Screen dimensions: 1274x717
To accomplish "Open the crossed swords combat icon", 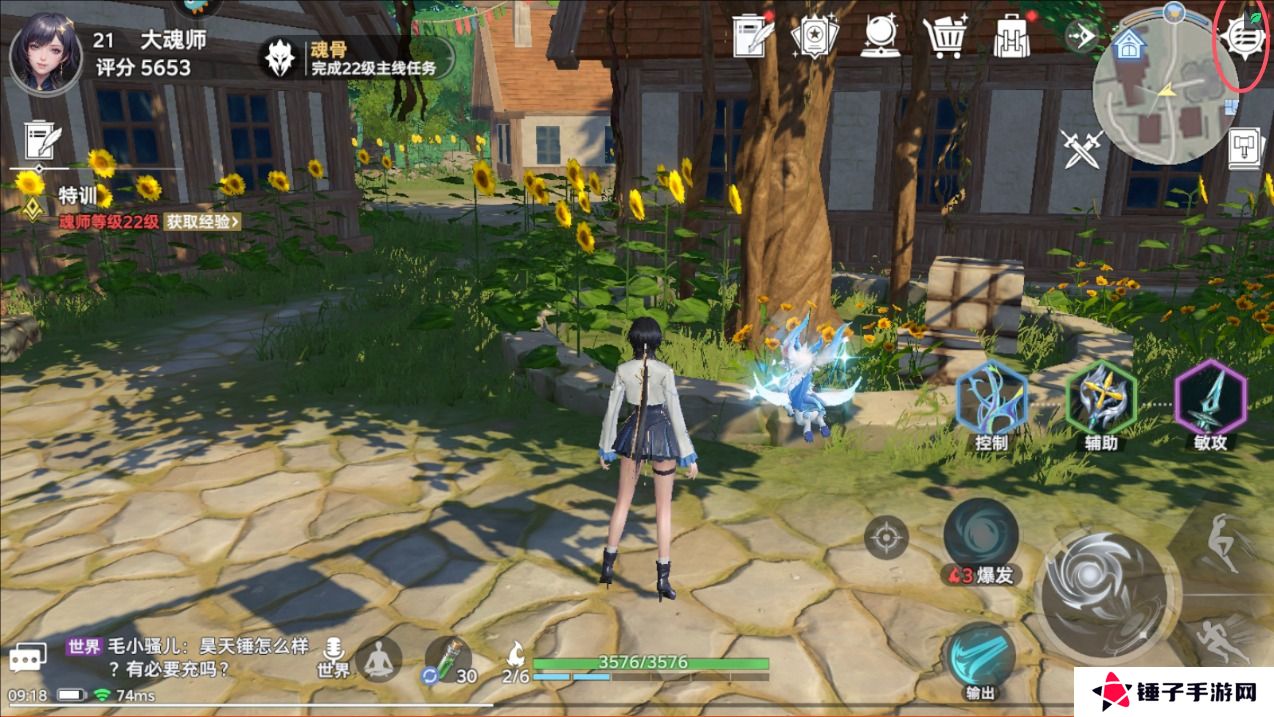I will pos(1082,149).
